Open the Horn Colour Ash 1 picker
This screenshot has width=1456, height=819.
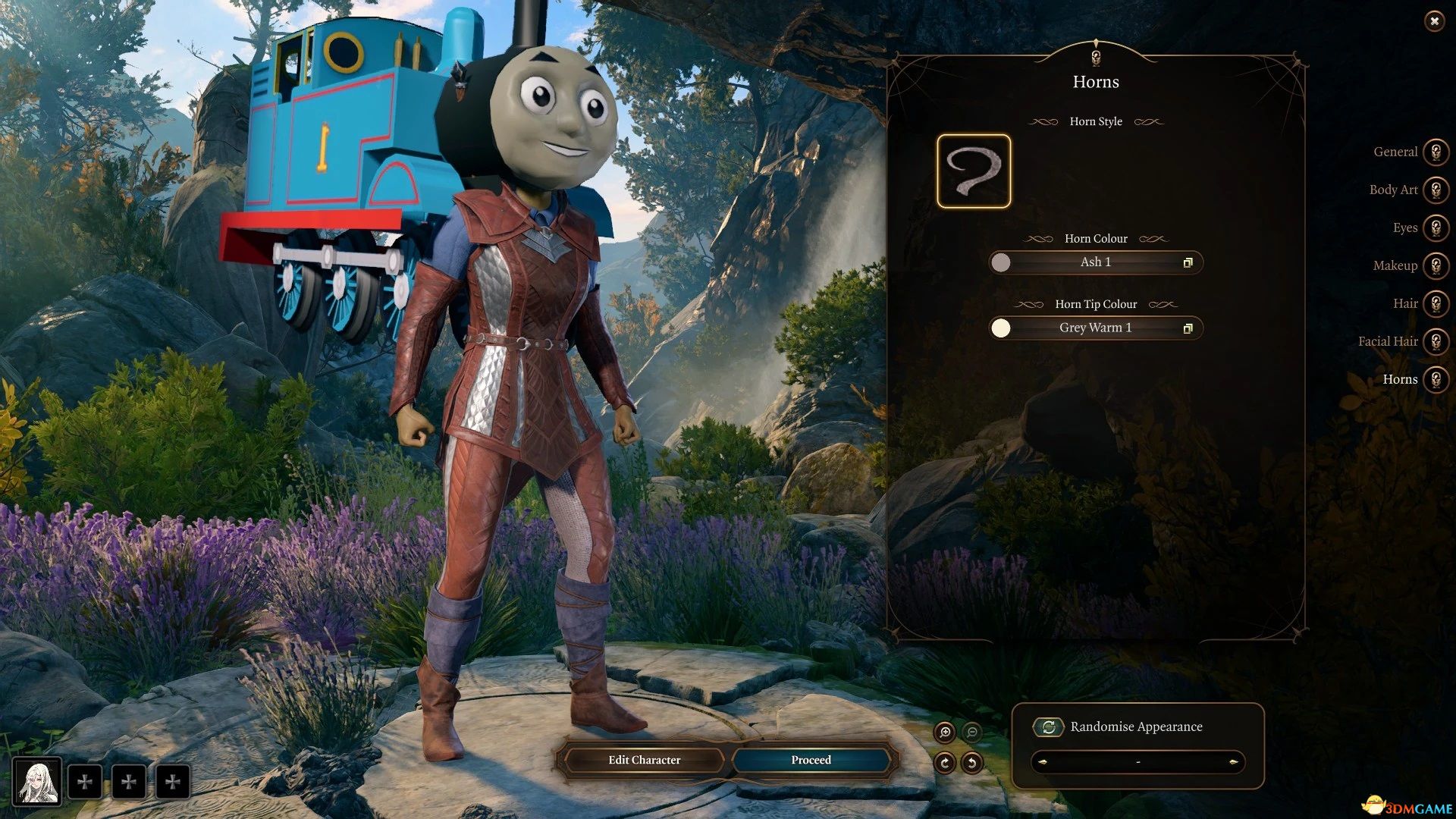click(x=1095, y=262)
